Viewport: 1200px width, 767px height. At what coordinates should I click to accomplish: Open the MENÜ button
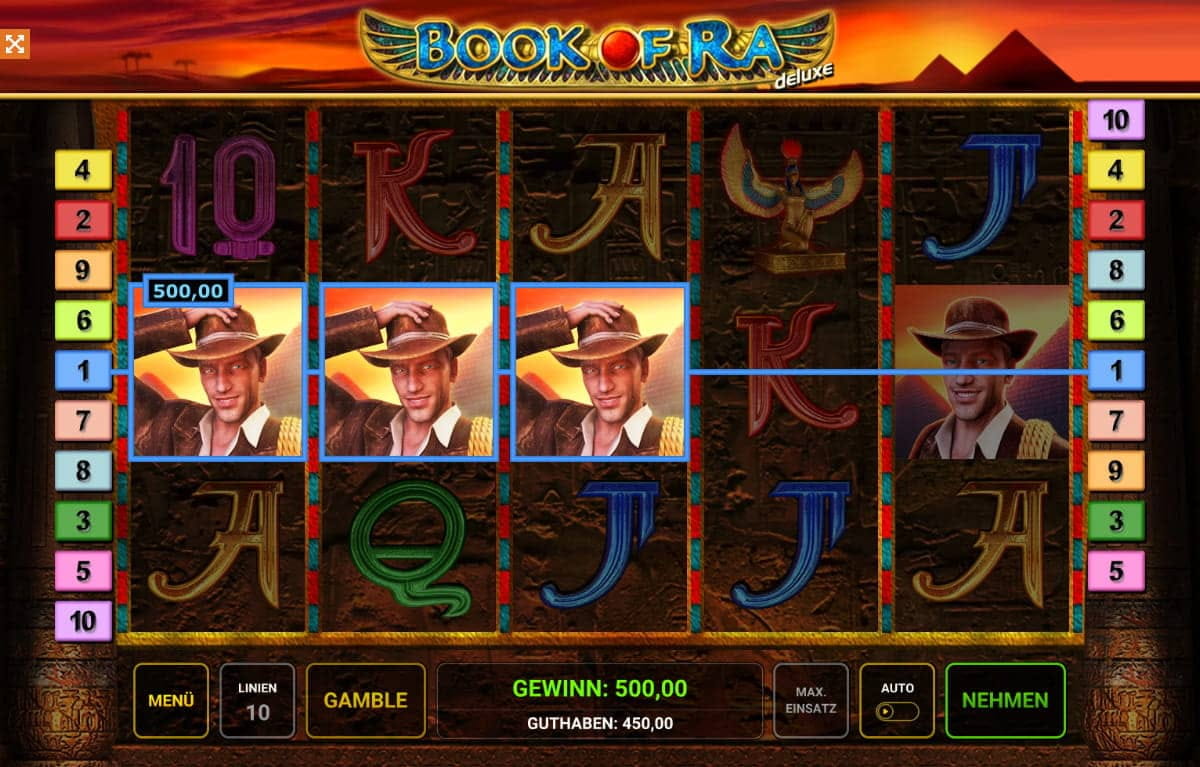[171, 701]
